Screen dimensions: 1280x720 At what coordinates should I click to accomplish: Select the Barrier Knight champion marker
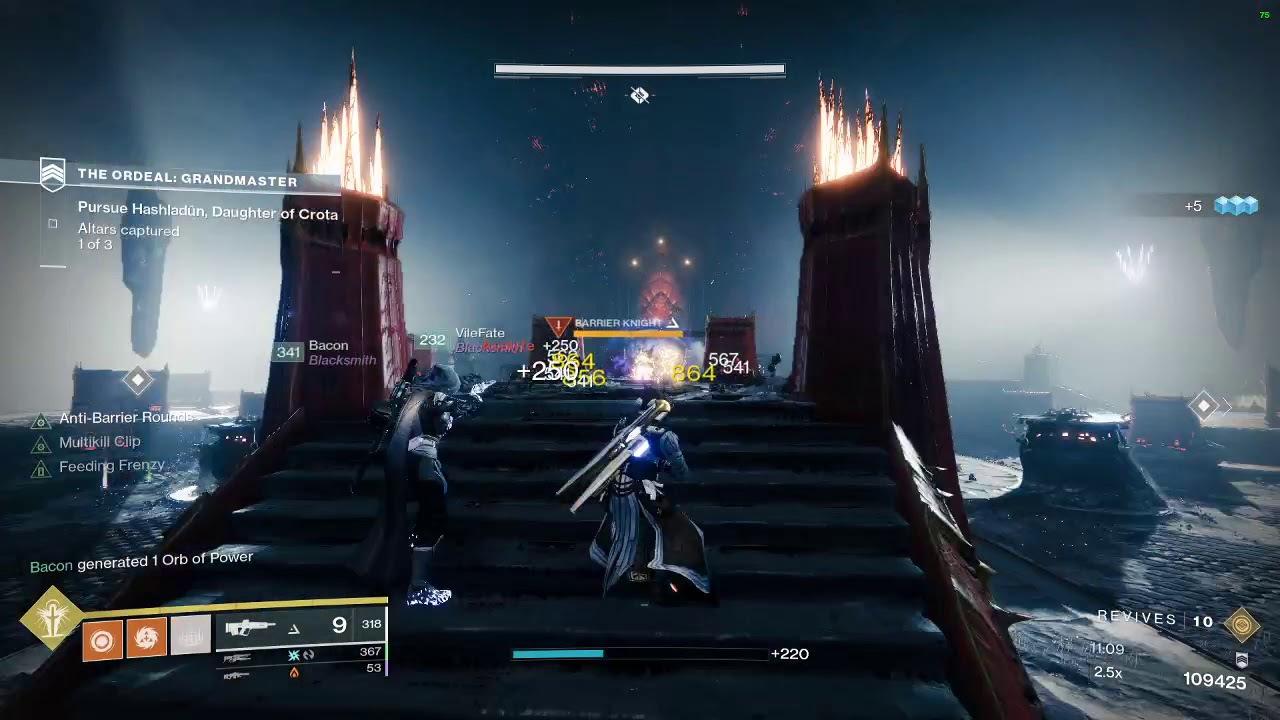(x=617, y=324)
